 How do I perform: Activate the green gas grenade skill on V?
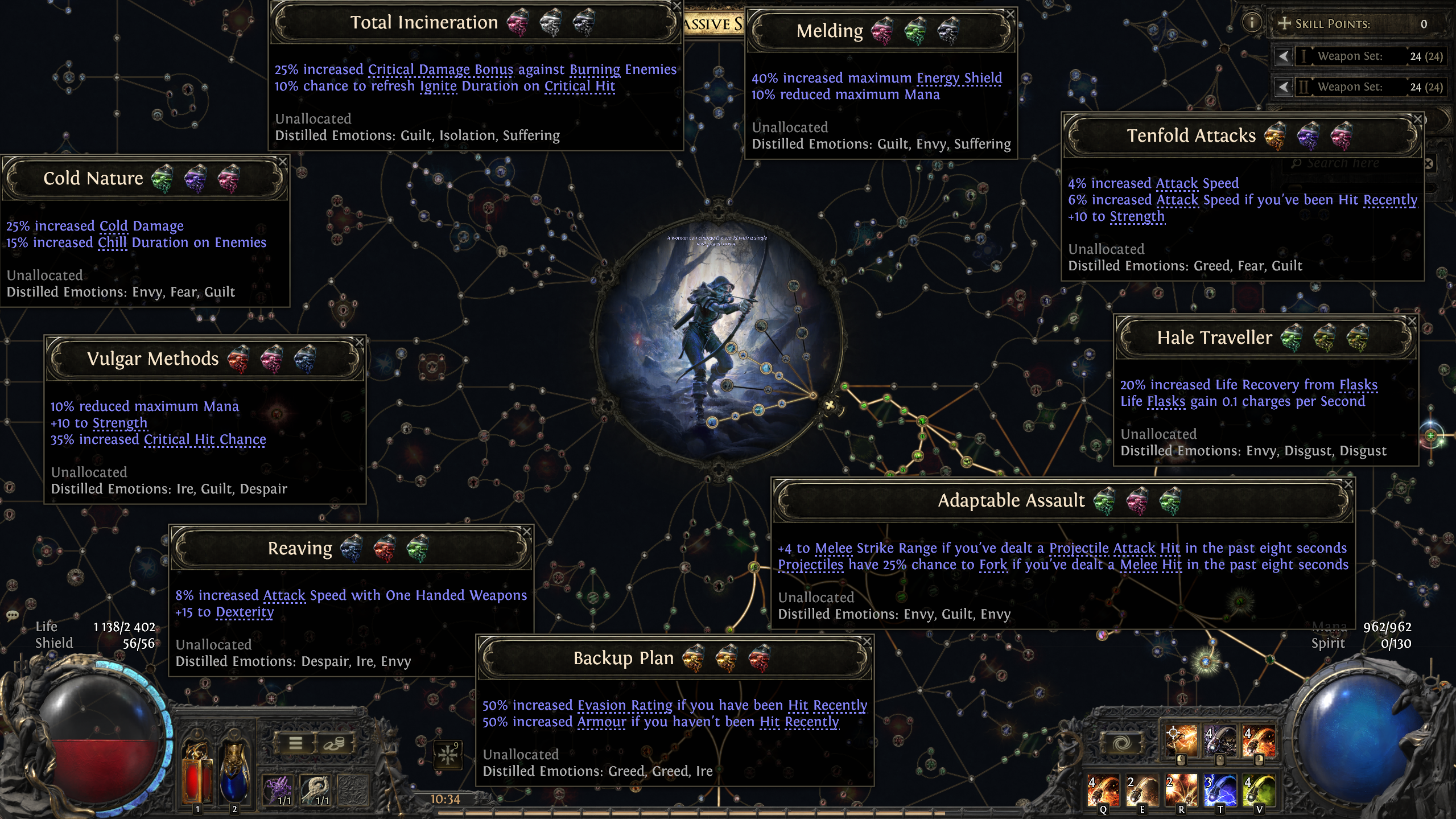click(1259, 790)
